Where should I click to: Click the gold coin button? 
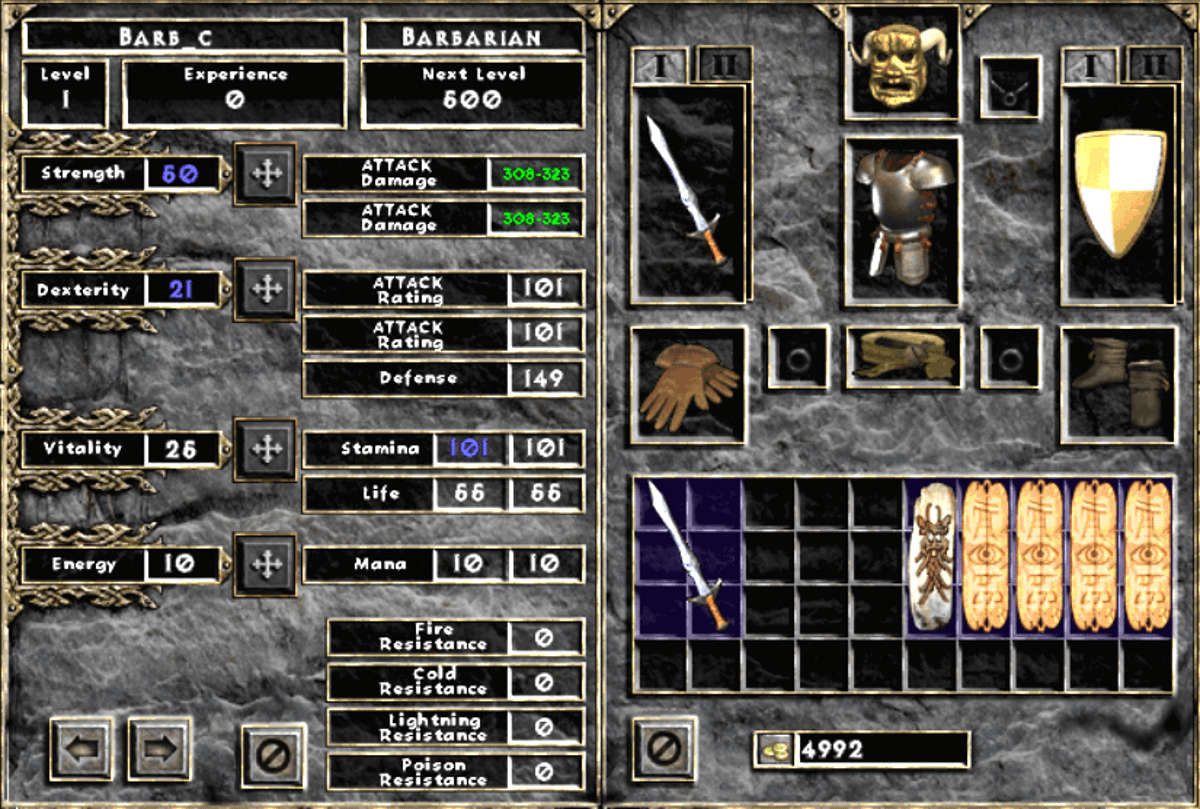(774, 748)
